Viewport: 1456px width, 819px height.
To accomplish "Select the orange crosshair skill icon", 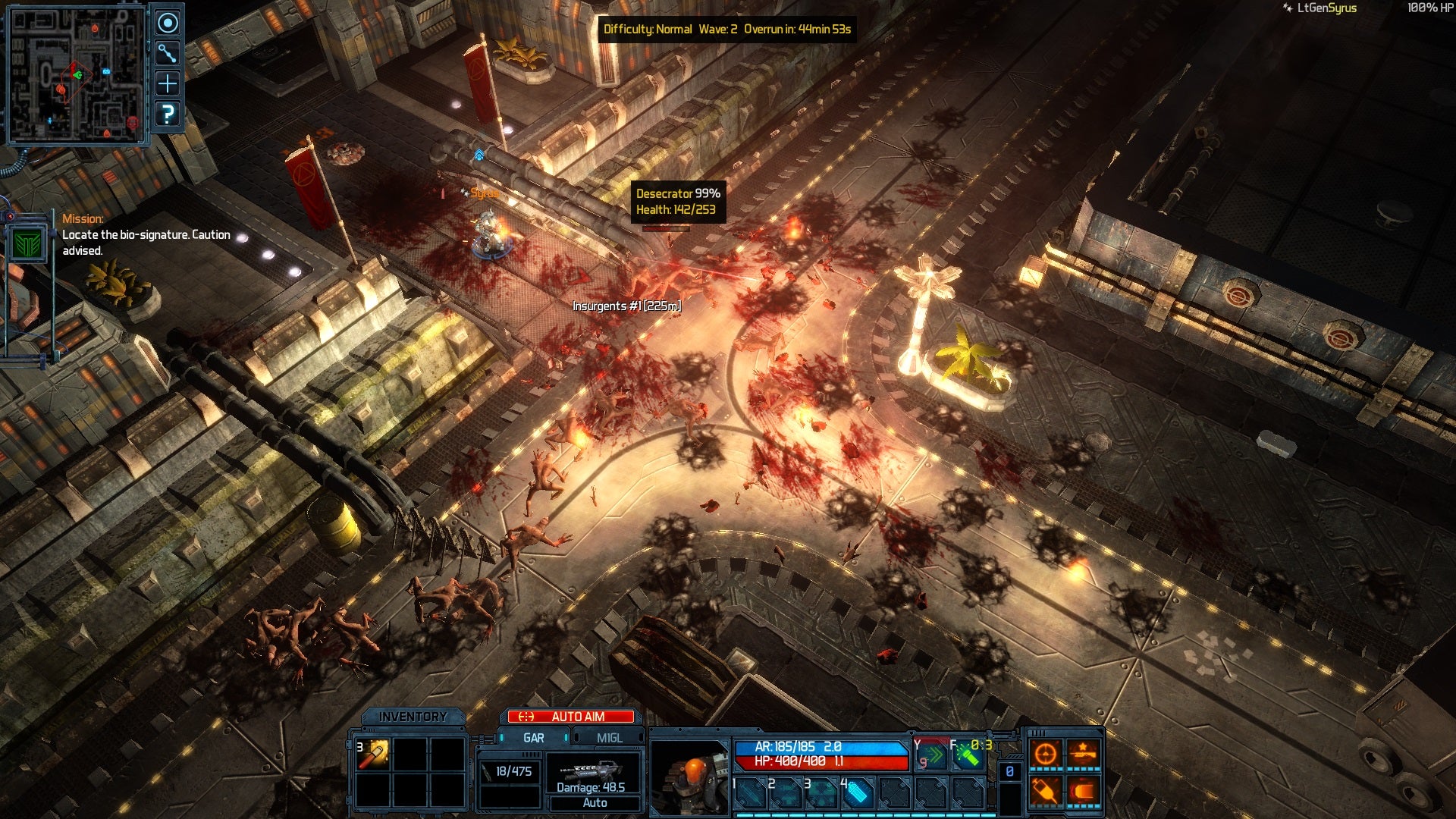I will [x=1046, y=754].
